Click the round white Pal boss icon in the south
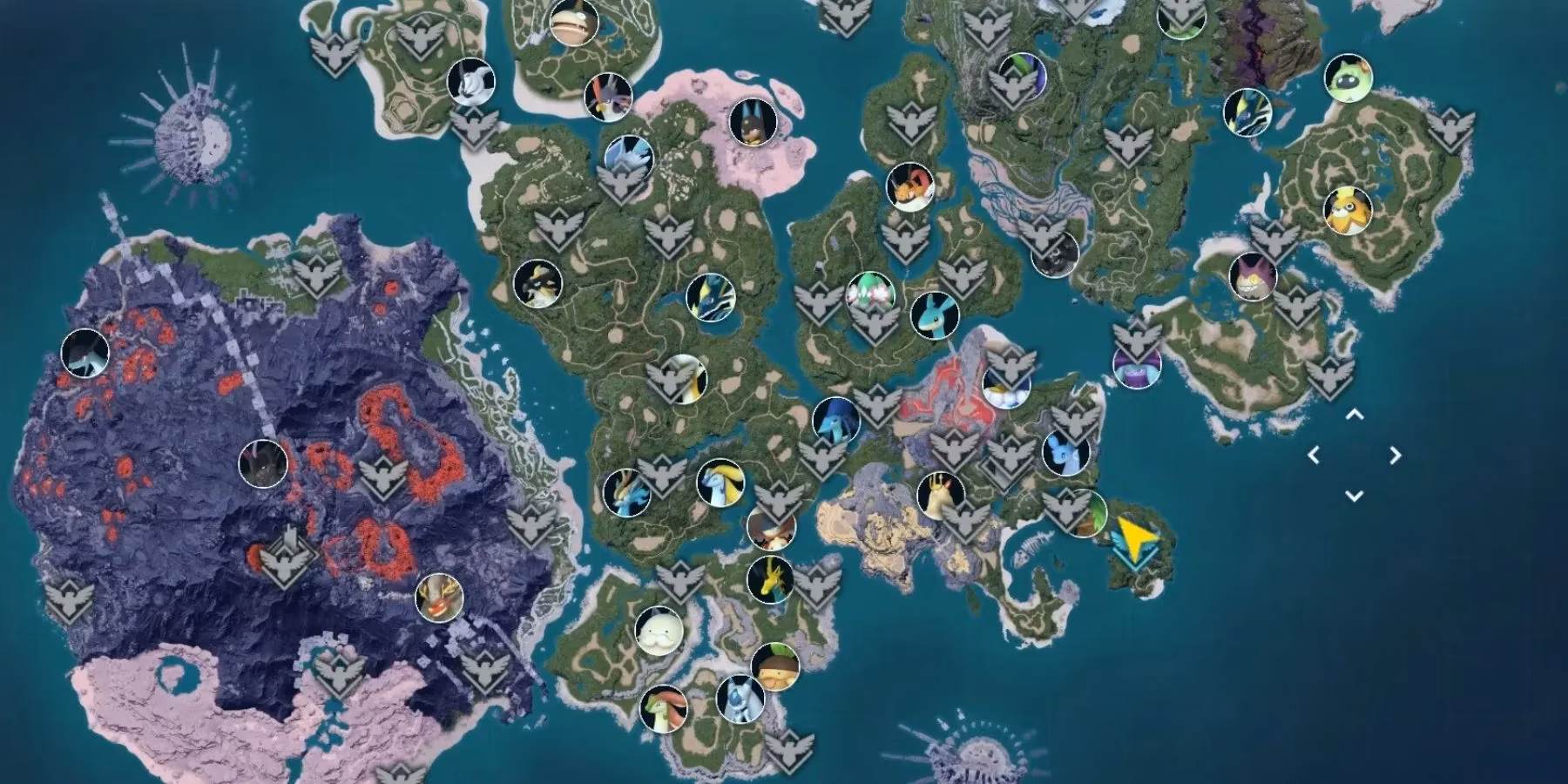This screenshot has width=1568, height=784. [x=659, y=632]
